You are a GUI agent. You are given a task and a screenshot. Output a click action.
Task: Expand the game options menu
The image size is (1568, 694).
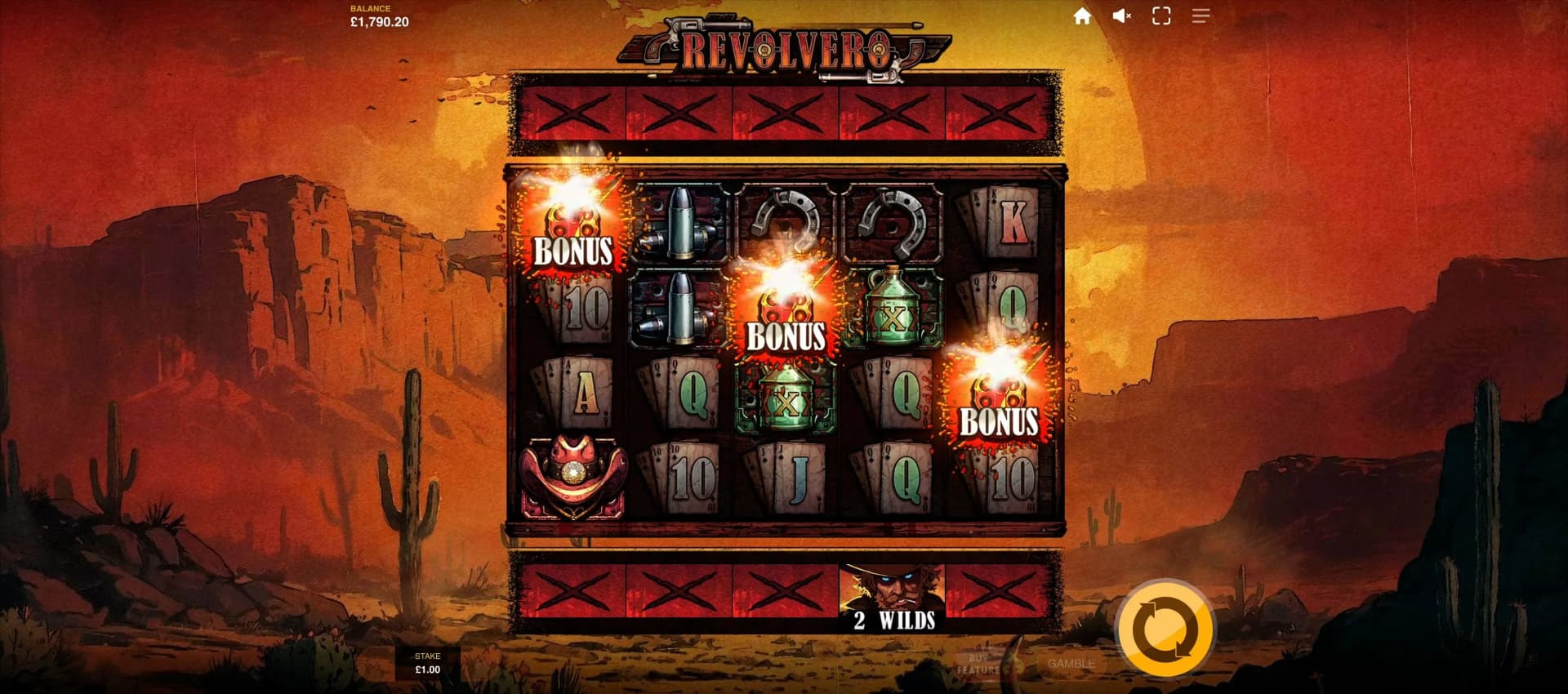coord(1200,16)
